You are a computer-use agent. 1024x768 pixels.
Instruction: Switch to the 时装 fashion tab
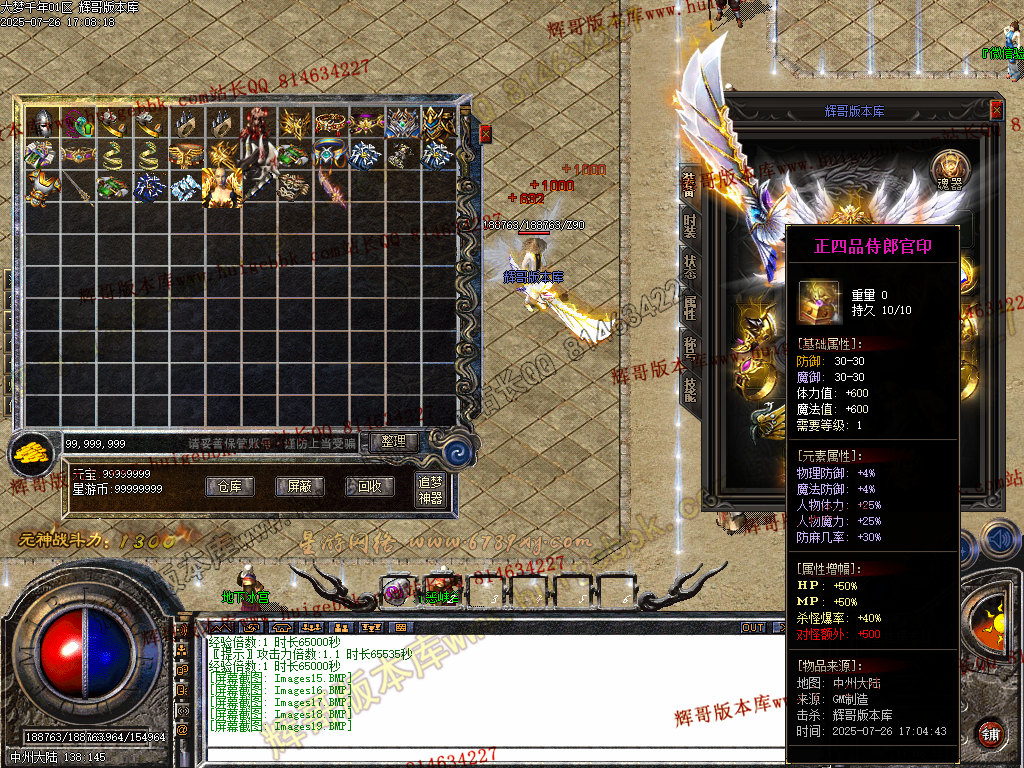[x=689, y=225]
